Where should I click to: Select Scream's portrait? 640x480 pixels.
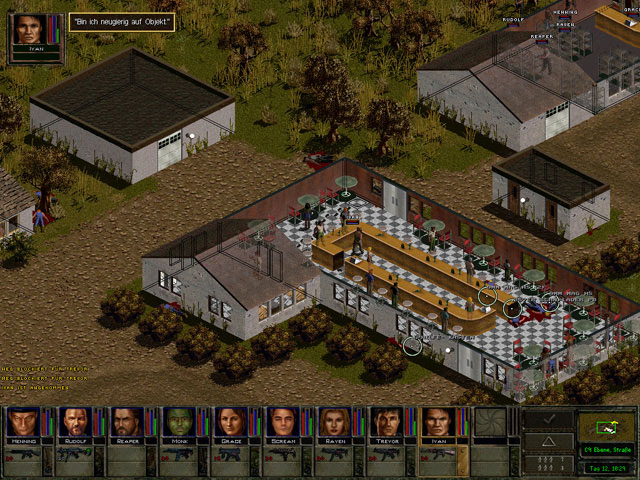click(281, 422)
